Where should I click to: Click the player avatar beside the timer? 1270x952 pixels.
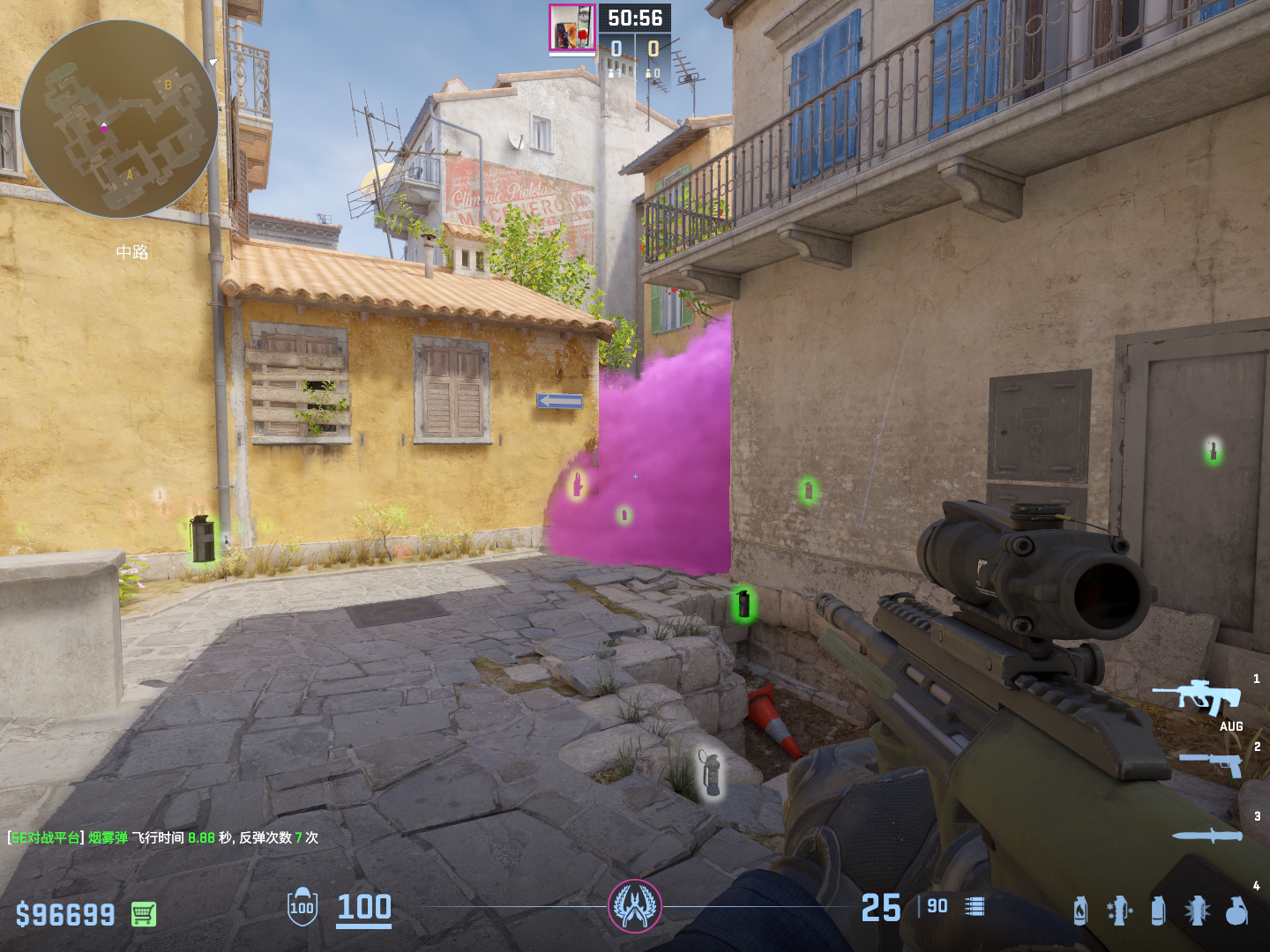coord(572,27)
